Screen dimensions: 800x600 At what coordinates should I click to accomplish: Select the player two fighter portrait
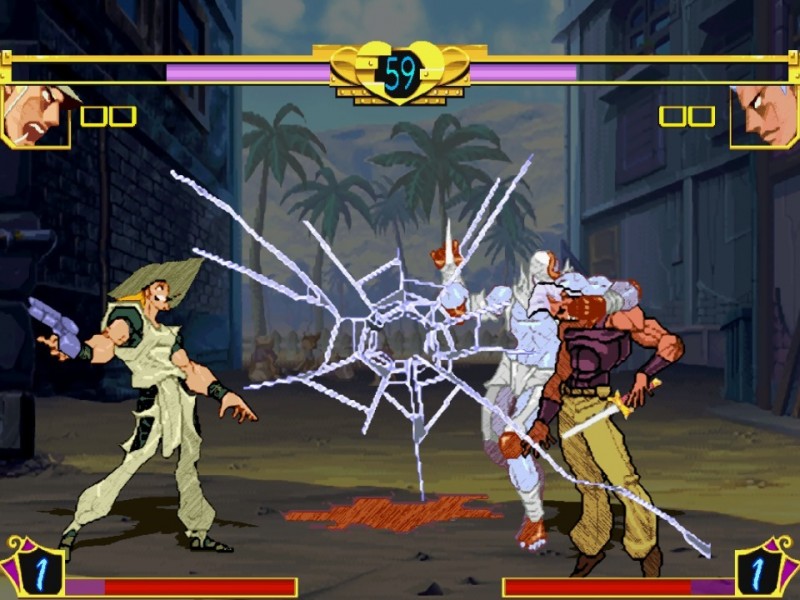763,115
